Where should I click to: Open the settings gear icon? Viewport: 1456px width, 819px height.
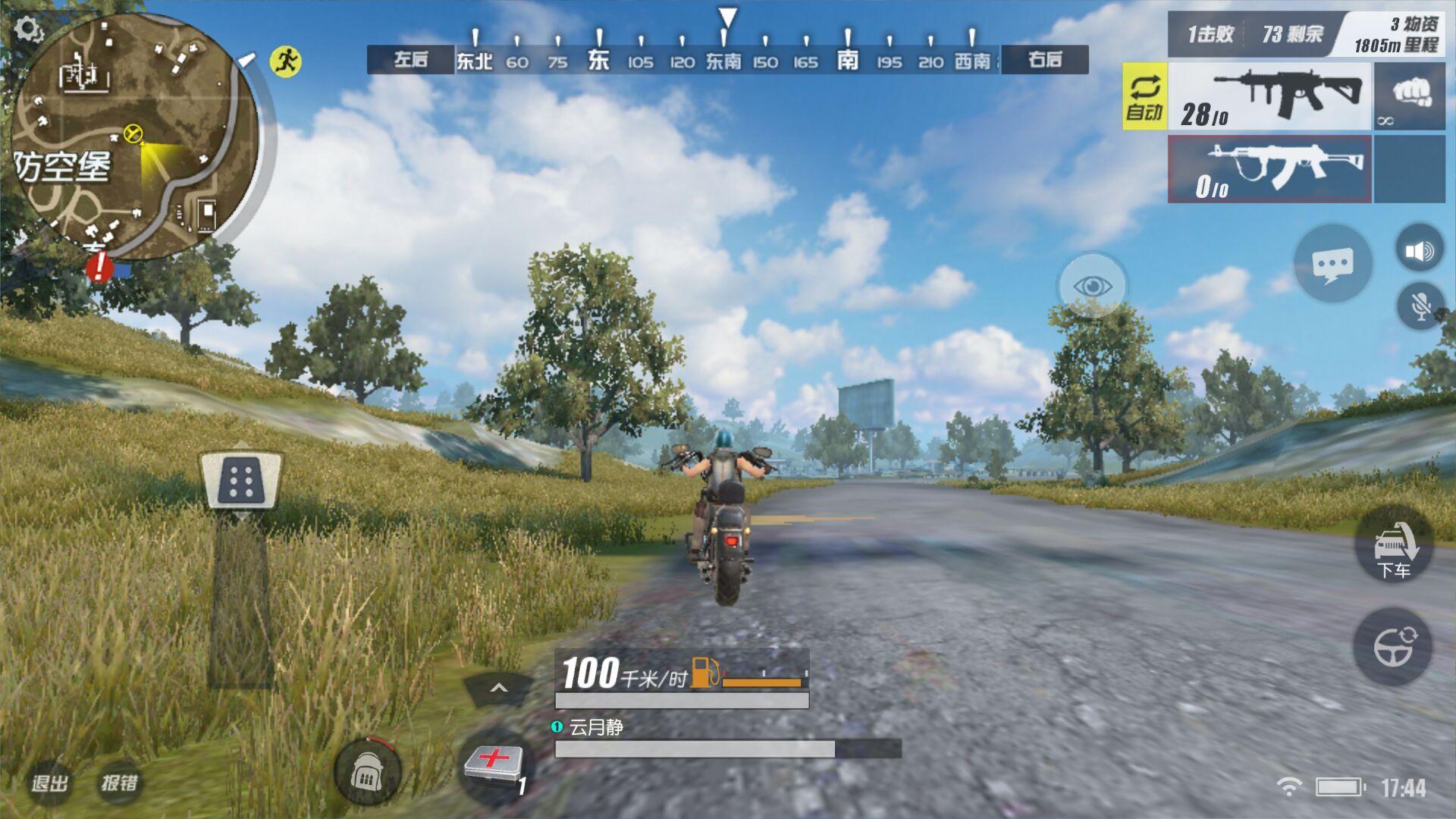[x=28, y=30]
